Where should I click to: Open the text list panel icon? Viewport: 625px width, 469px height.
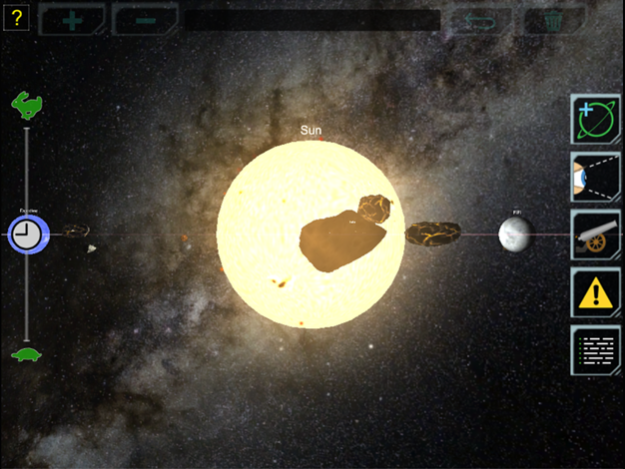[596, 350]
